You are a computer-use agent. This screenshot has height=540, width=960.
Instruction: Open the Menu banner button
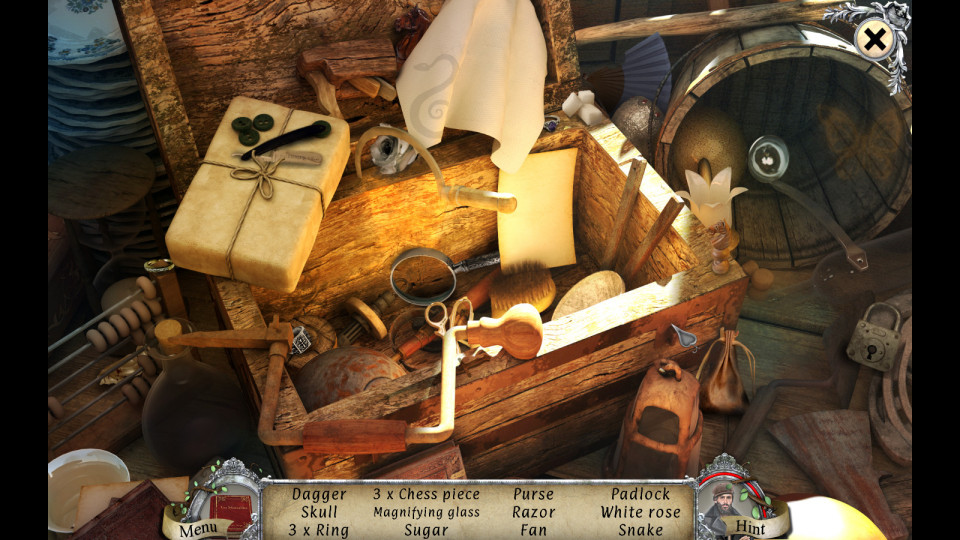pos(198,527)
